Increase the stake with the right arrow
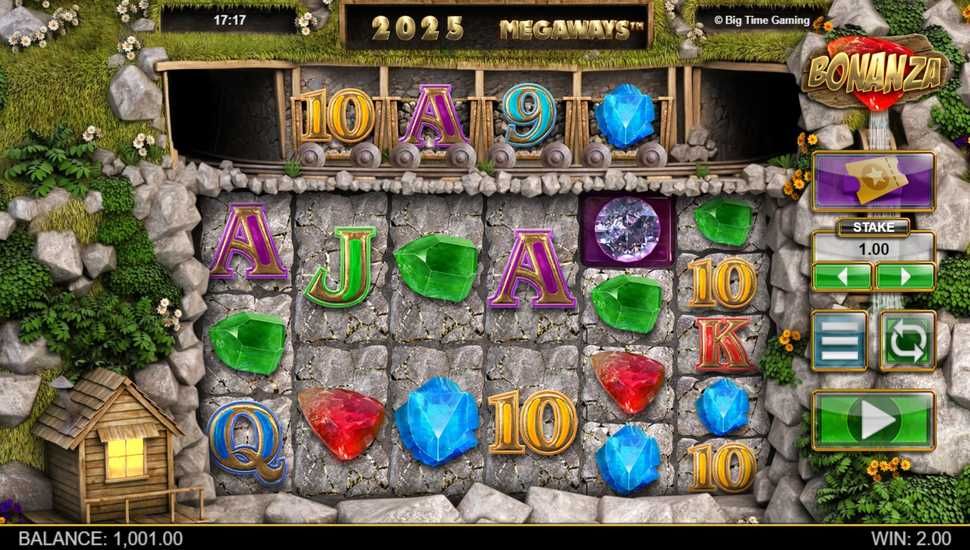970x550 pixels. click(905, 276)
